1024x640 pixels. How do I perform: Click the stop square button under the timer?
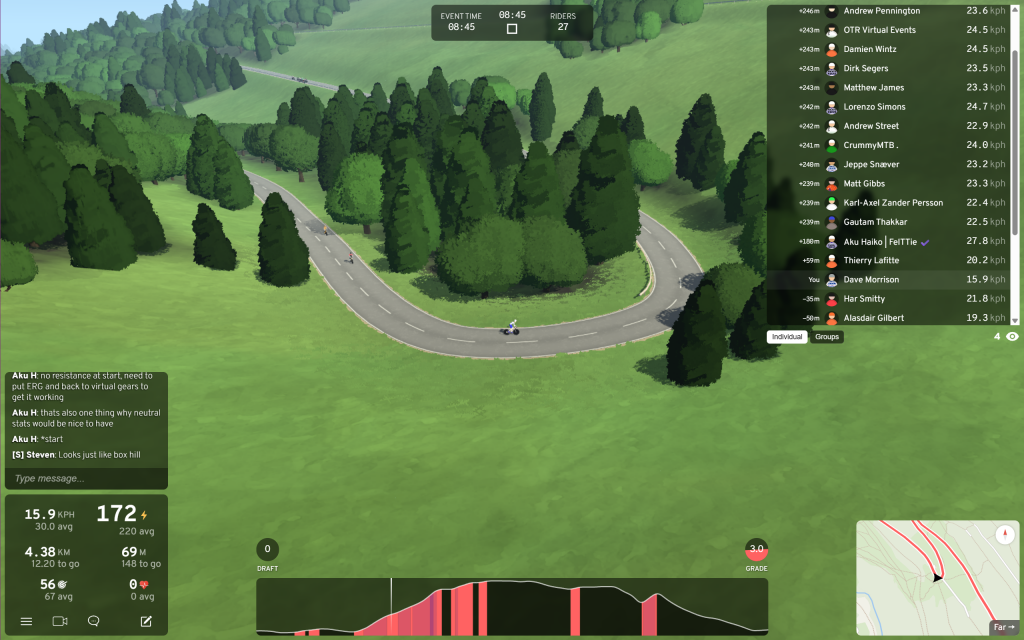[x=512, y=29]
